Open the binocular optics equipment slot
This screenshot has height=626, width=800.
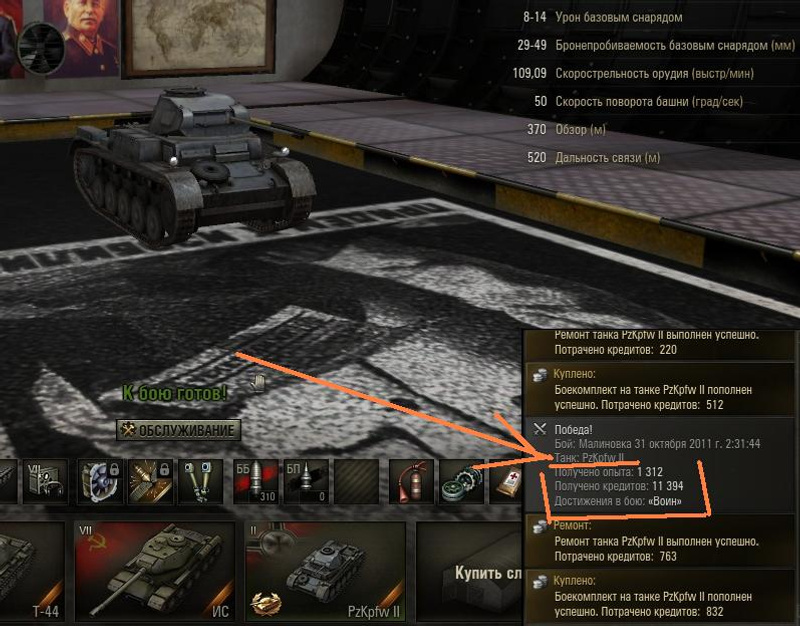(x=200, y=481)
